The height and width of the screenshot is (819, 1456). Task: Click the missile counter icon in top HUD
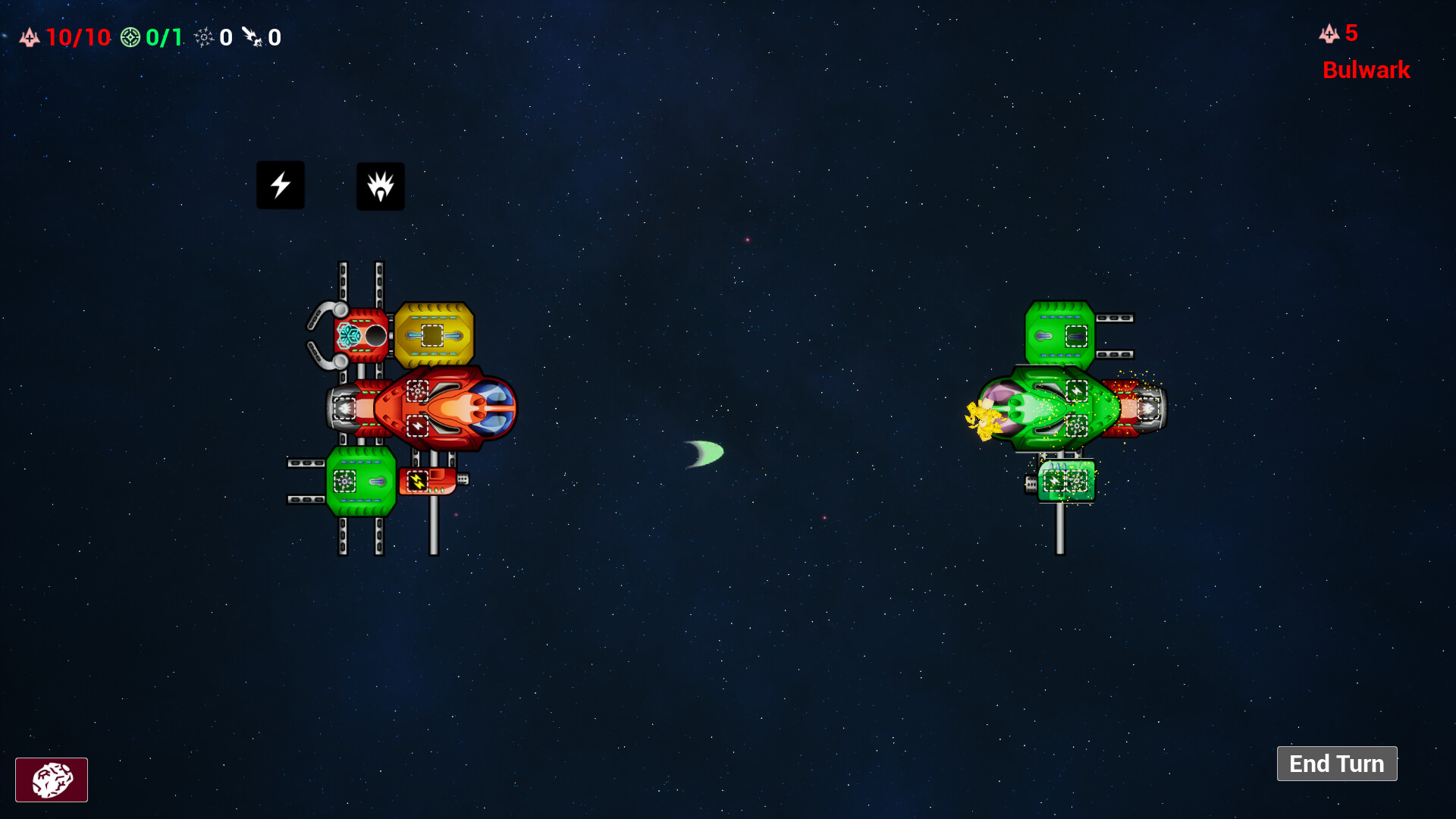point(254,37)
